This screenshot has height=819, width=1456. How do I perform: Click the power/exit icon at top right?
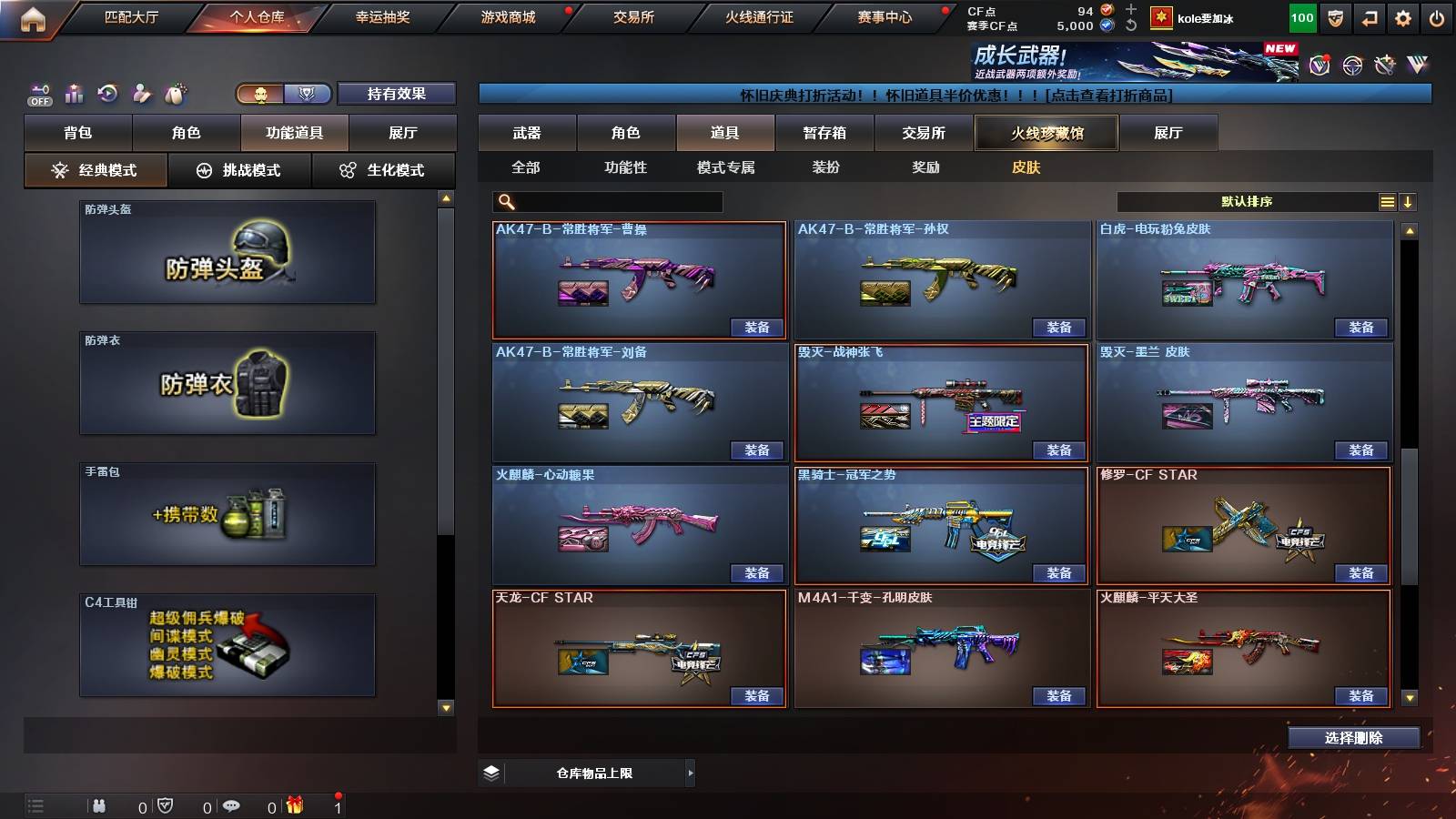[x=1438, y=18]
